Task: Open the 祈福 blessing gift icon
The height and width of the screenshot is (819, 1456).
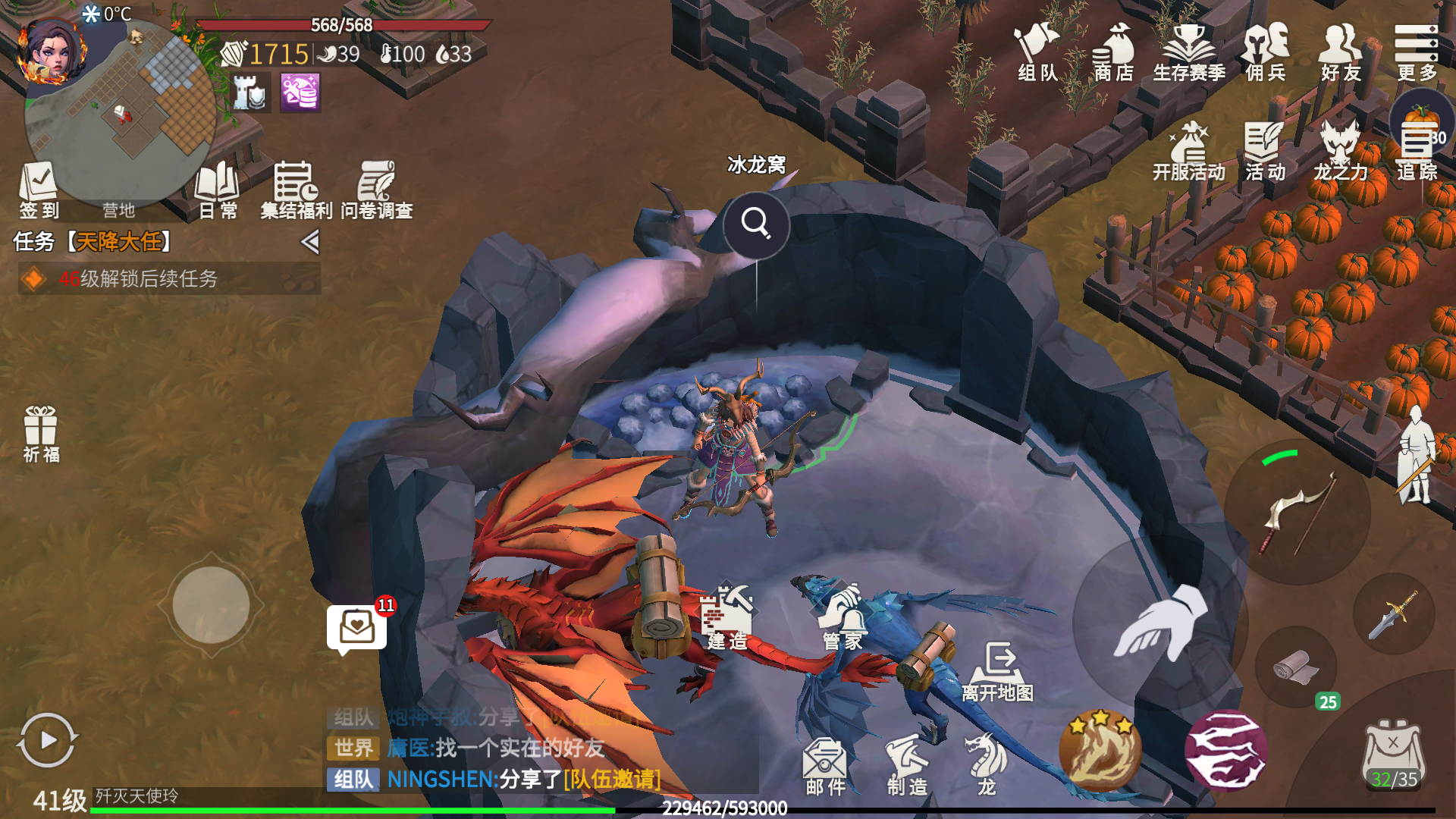Action: (41, 434)
